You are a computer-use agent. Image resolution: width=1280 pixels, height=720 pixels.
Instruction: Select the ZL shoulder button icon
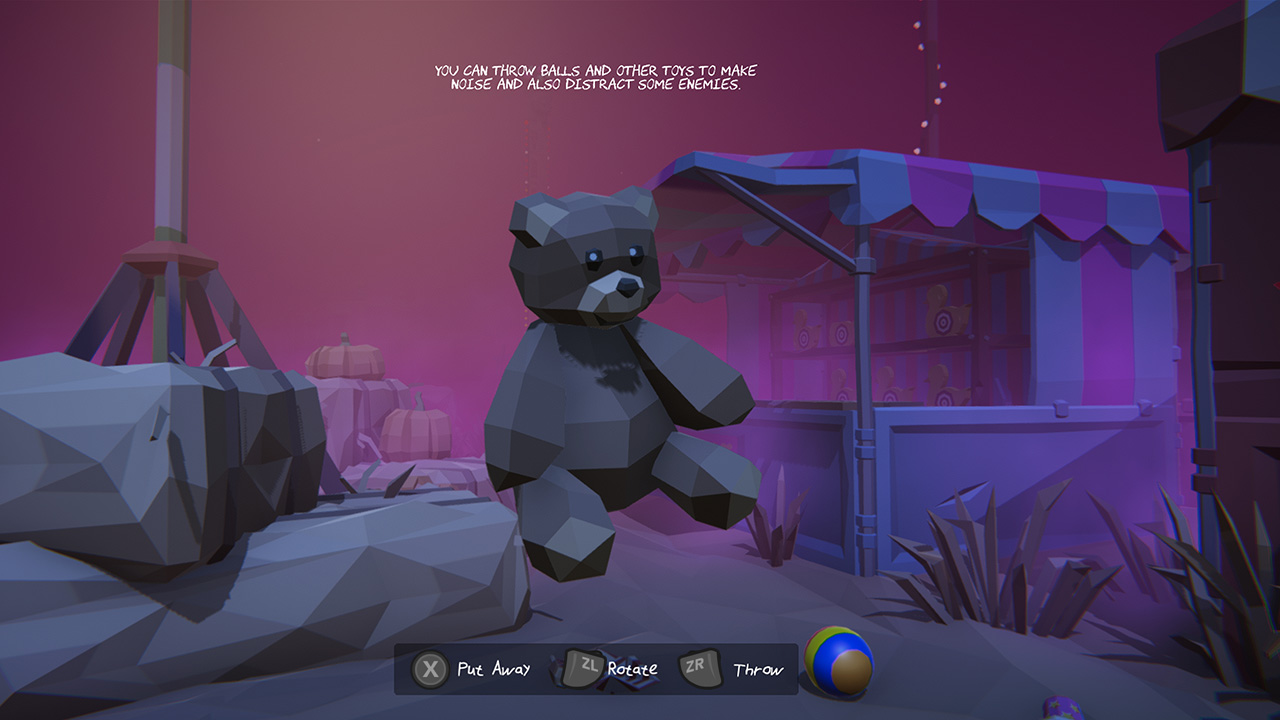[x=586, y=668]
